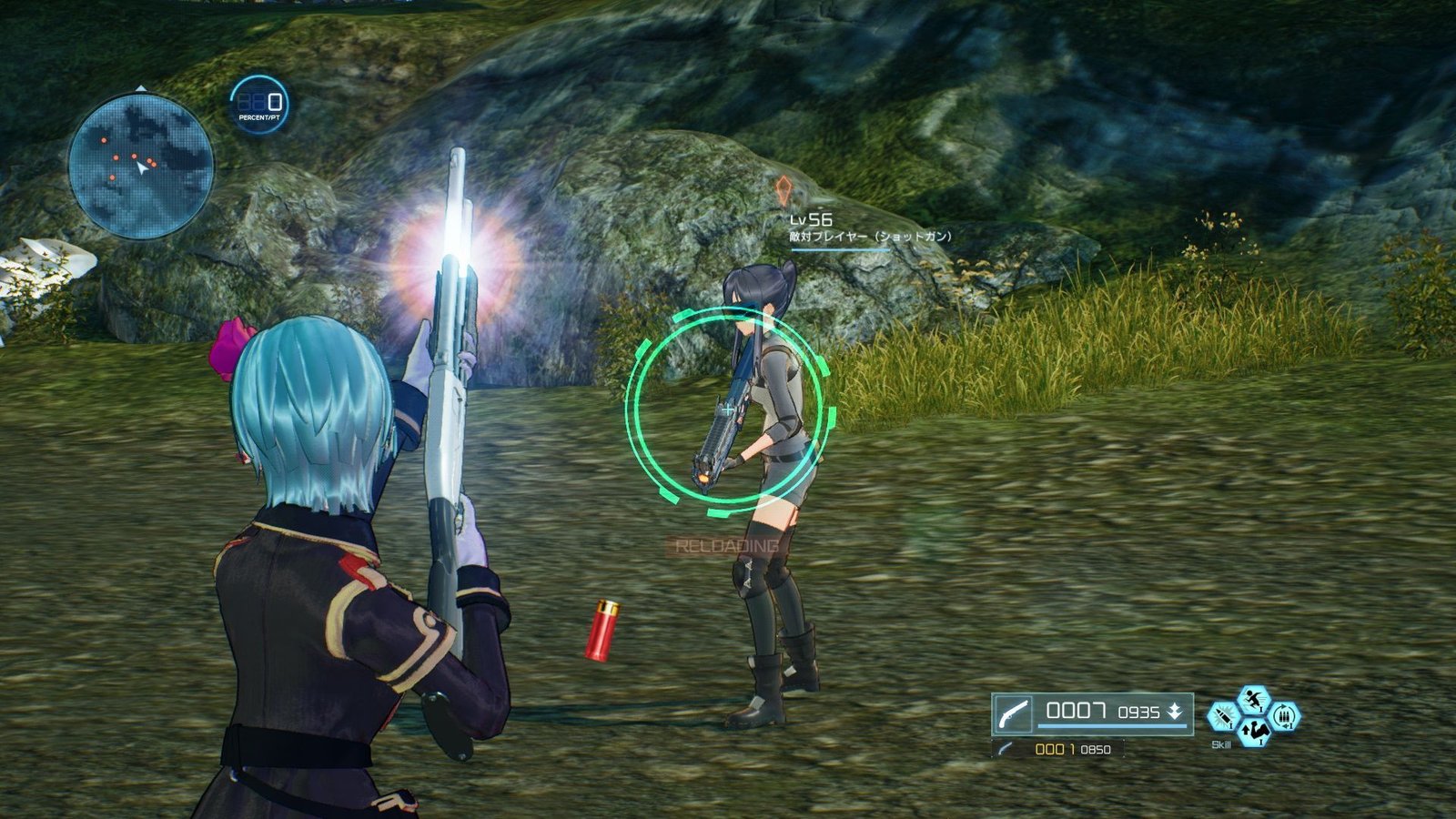Open the circular minimap
The height and width of the screenshot is (819, 1456).
tap(141, 167)
